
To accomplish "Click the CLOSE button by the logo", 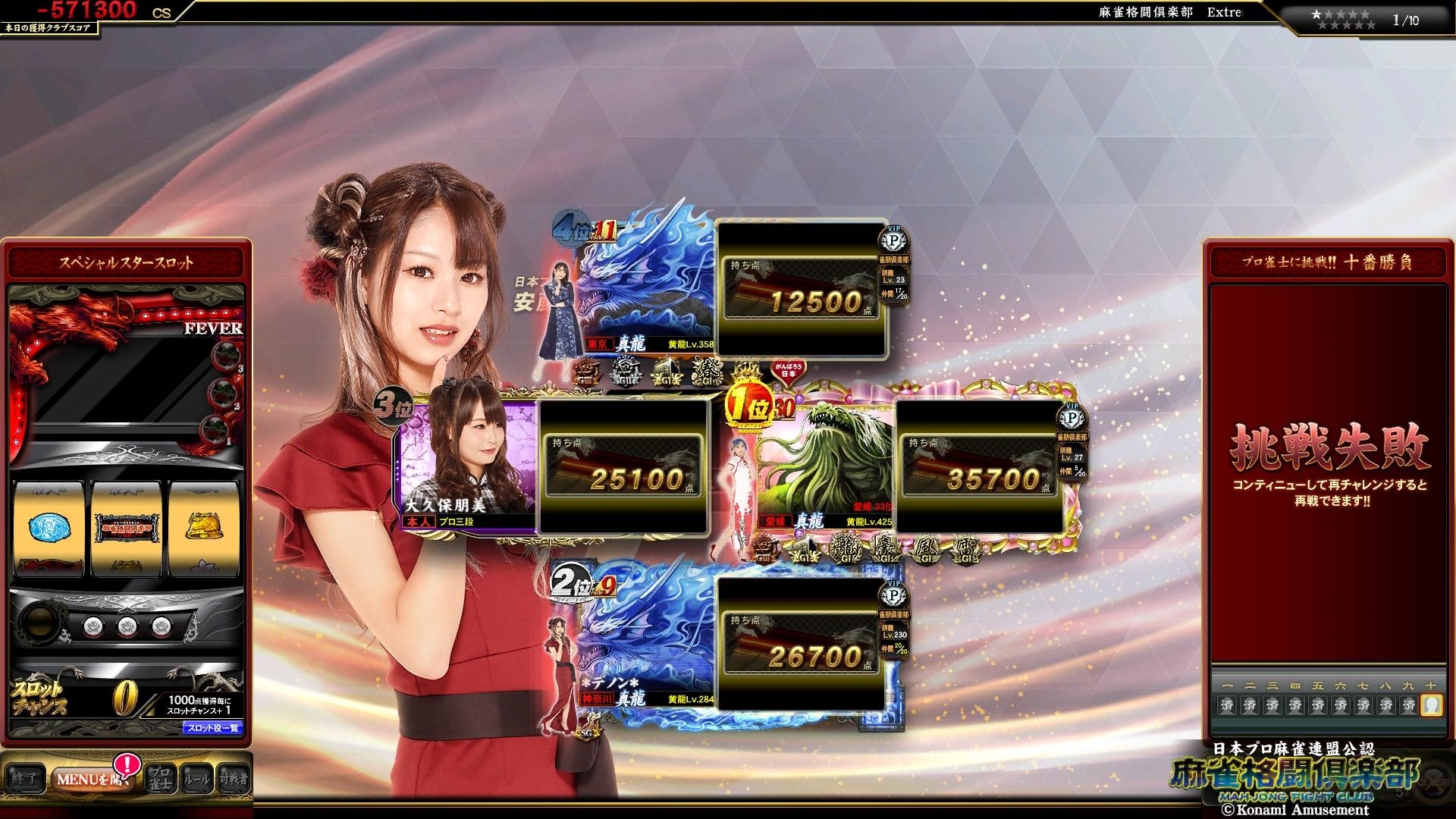I will pyautogui.click(x=1433, y=783).
